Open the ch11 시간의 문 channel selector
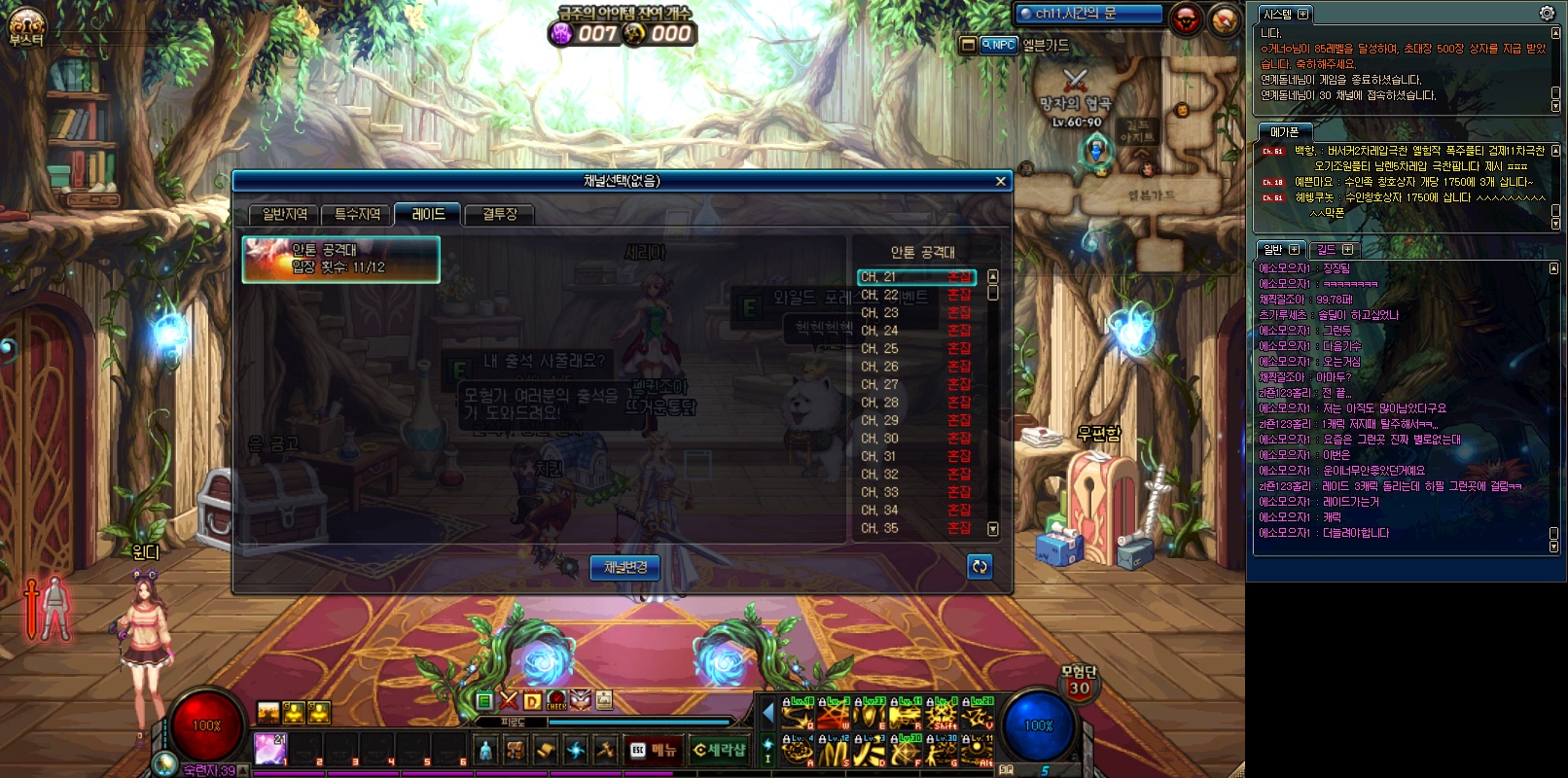Viewport: 1568px width, 778px height. (1087, 14)
